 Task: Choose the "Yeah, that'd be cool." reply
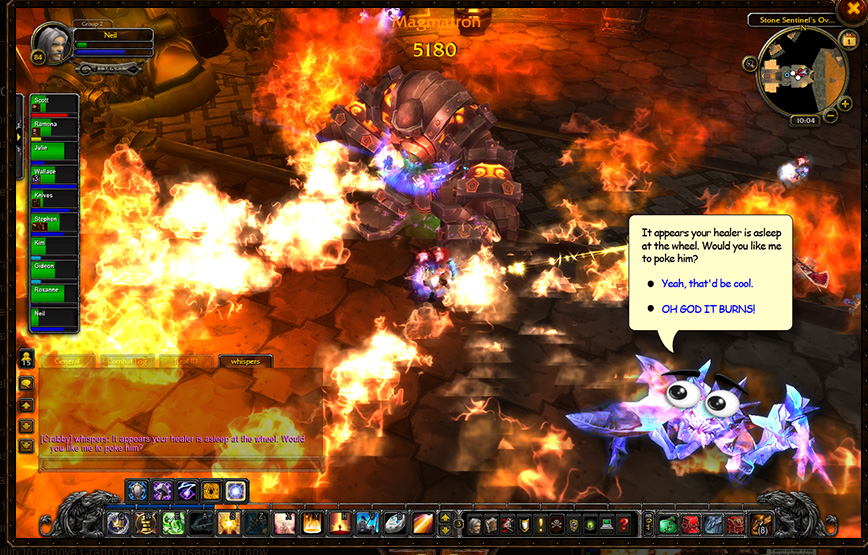click(707, 284)
